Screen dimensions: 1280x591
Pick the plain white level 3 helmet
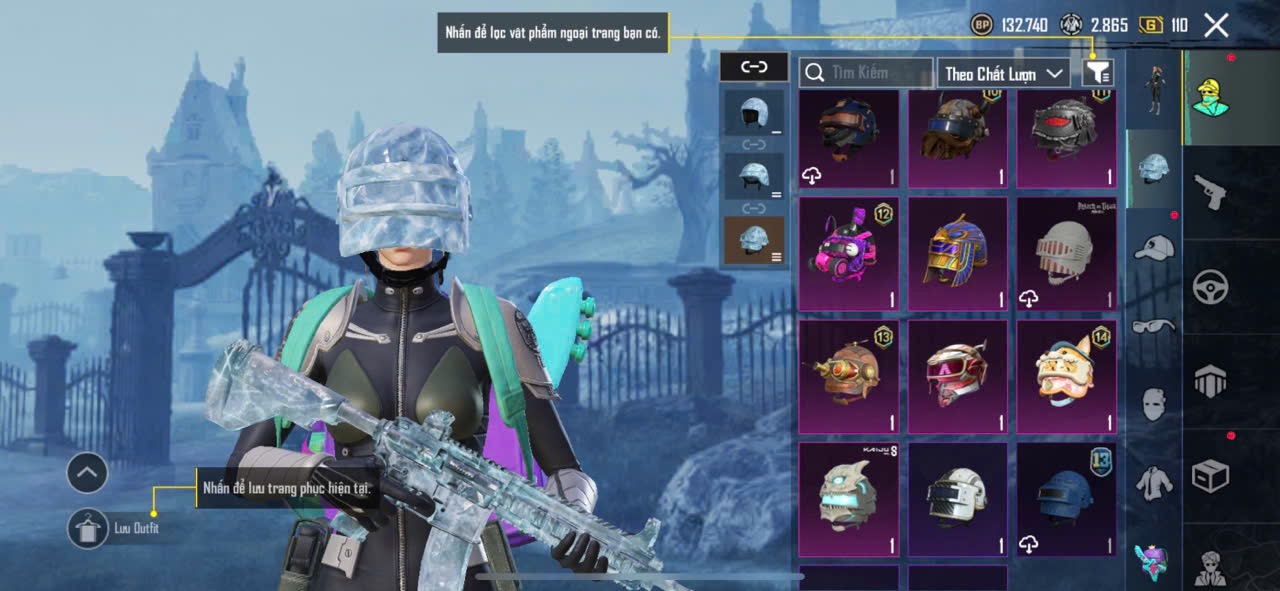coord(958,499)
